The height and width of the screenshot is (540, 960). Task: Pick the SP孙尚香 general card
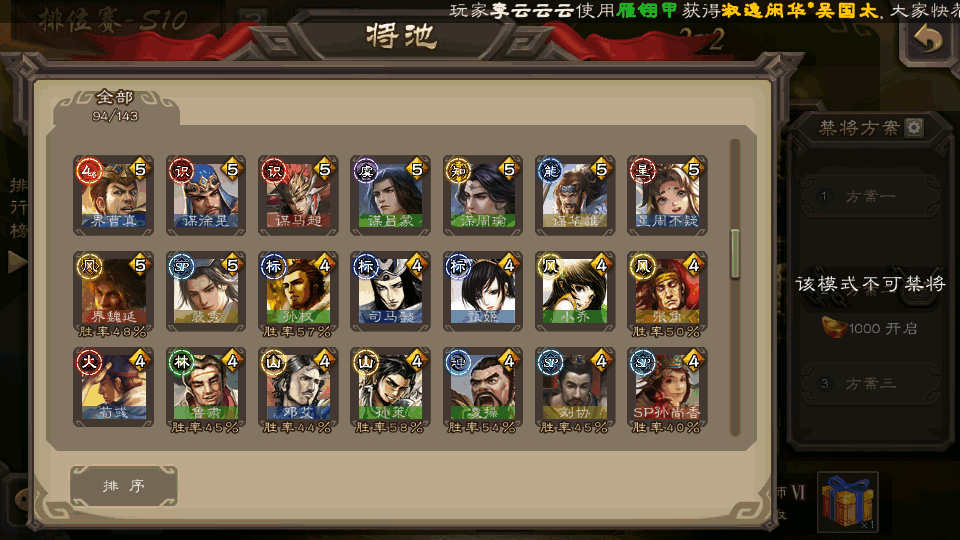click(667, 387)
